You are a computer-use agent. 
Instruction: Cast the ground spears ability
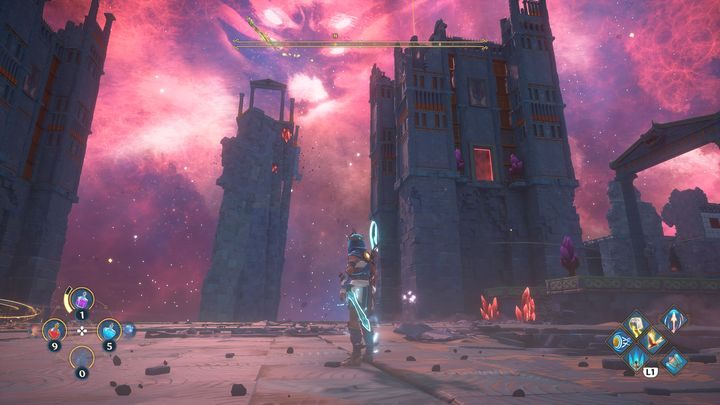tap(637, 358)
